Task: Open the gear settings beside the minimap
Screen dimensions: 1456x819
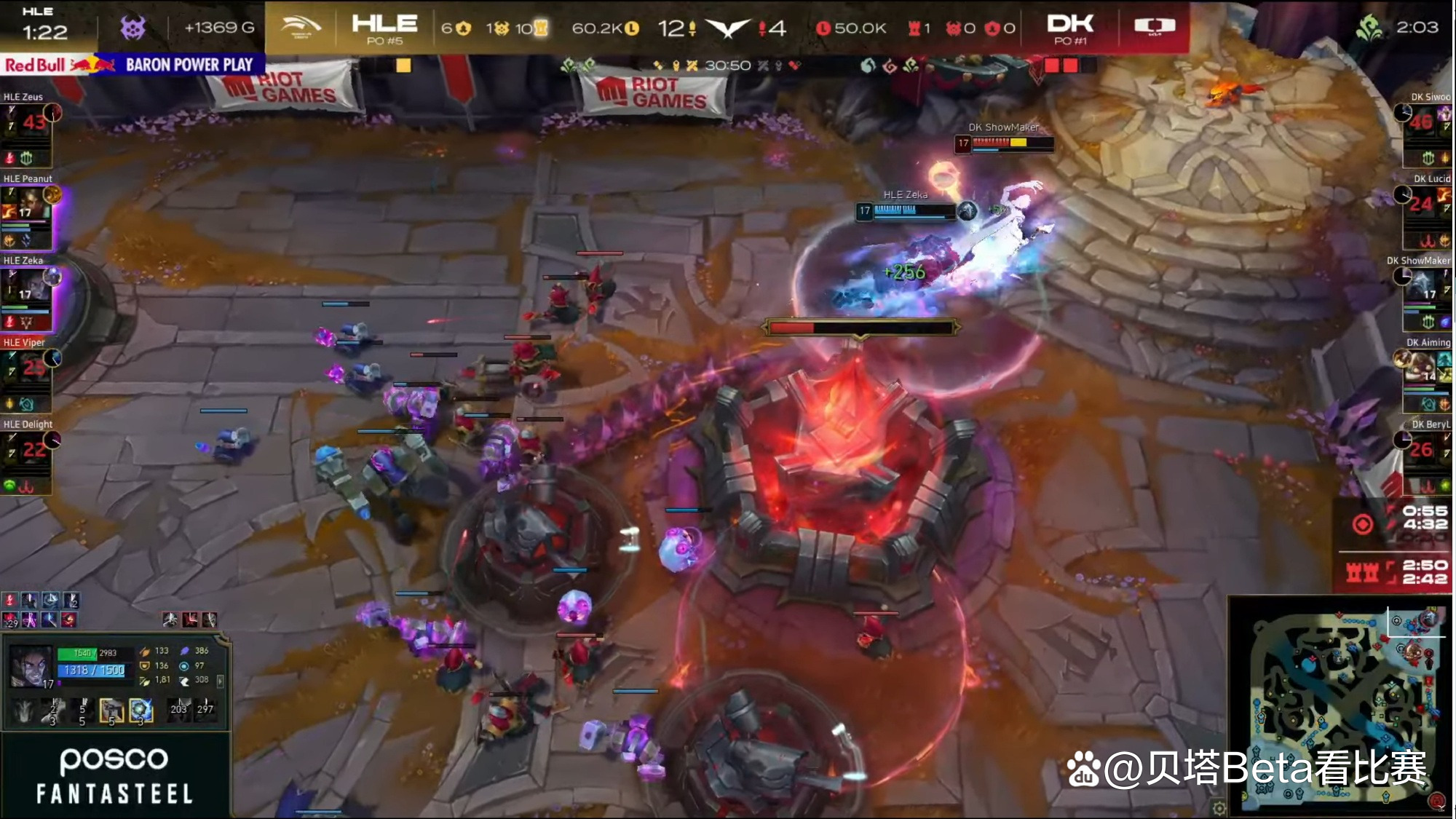Action: 1219,807
